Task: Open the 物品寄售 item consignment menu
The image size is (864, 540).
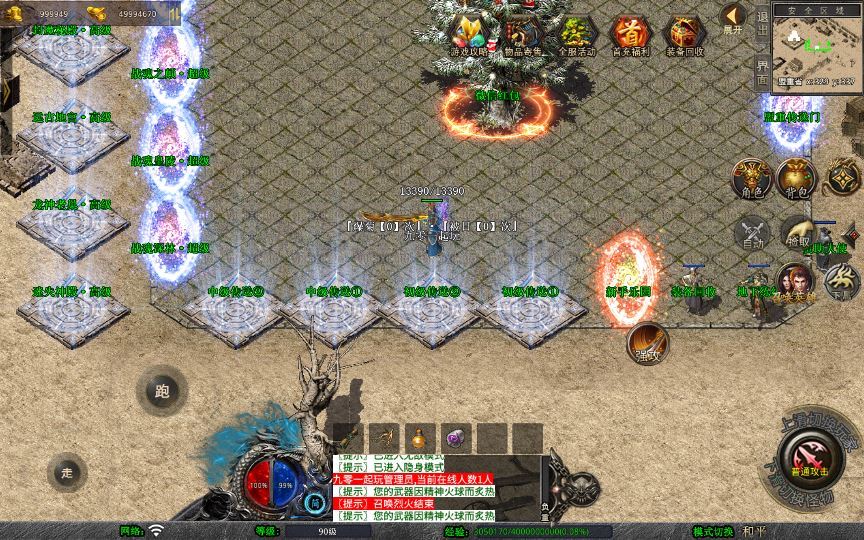Action: pos(521,36)
